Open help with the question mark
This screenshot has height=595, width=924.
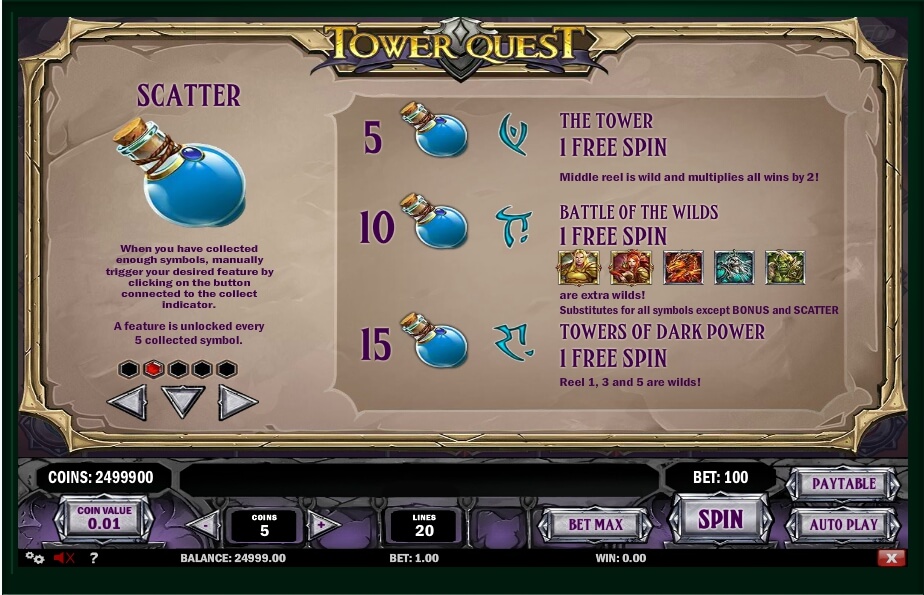[x=94, y=558]
